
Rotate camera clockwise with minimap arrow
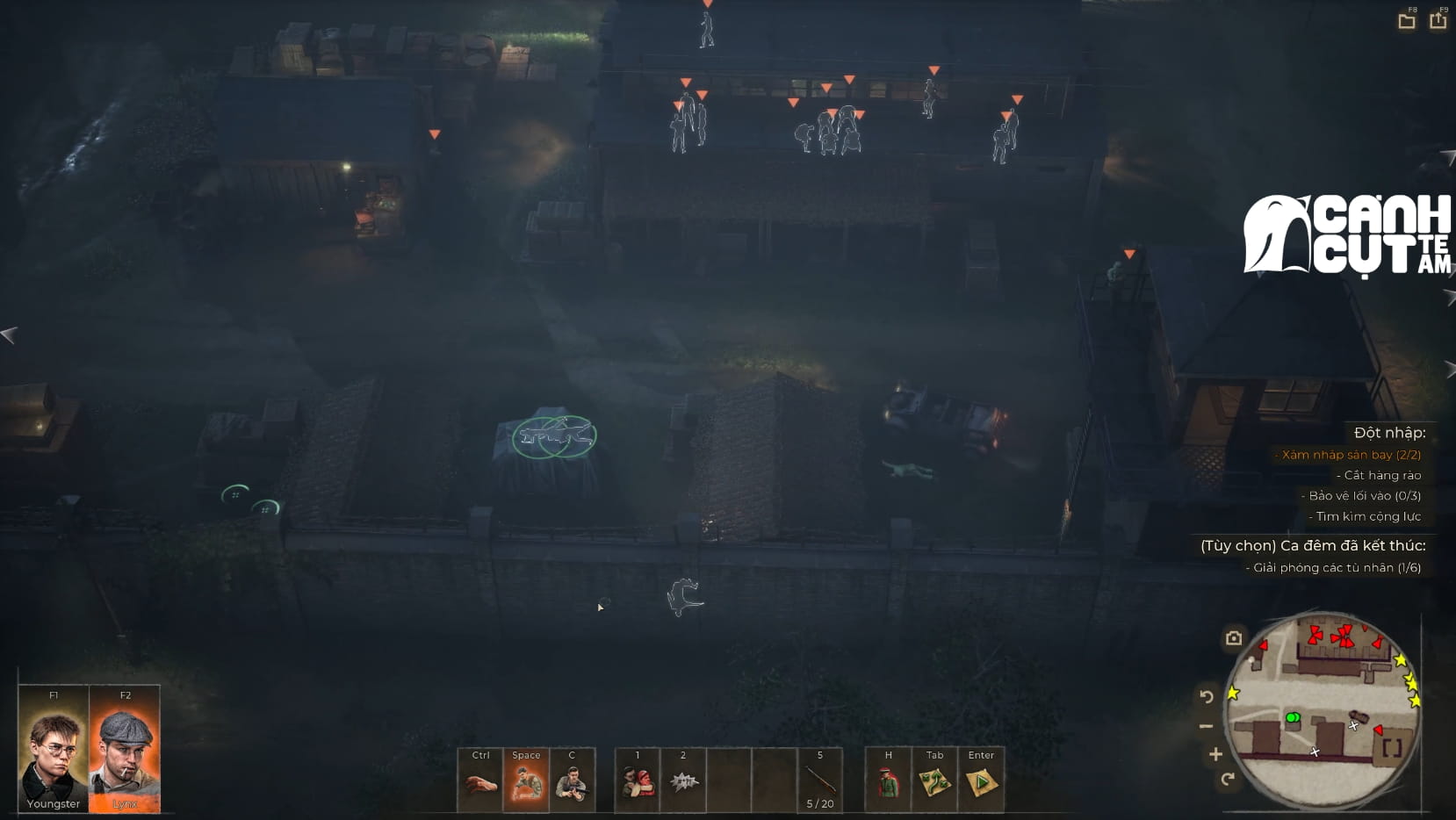1228,779
